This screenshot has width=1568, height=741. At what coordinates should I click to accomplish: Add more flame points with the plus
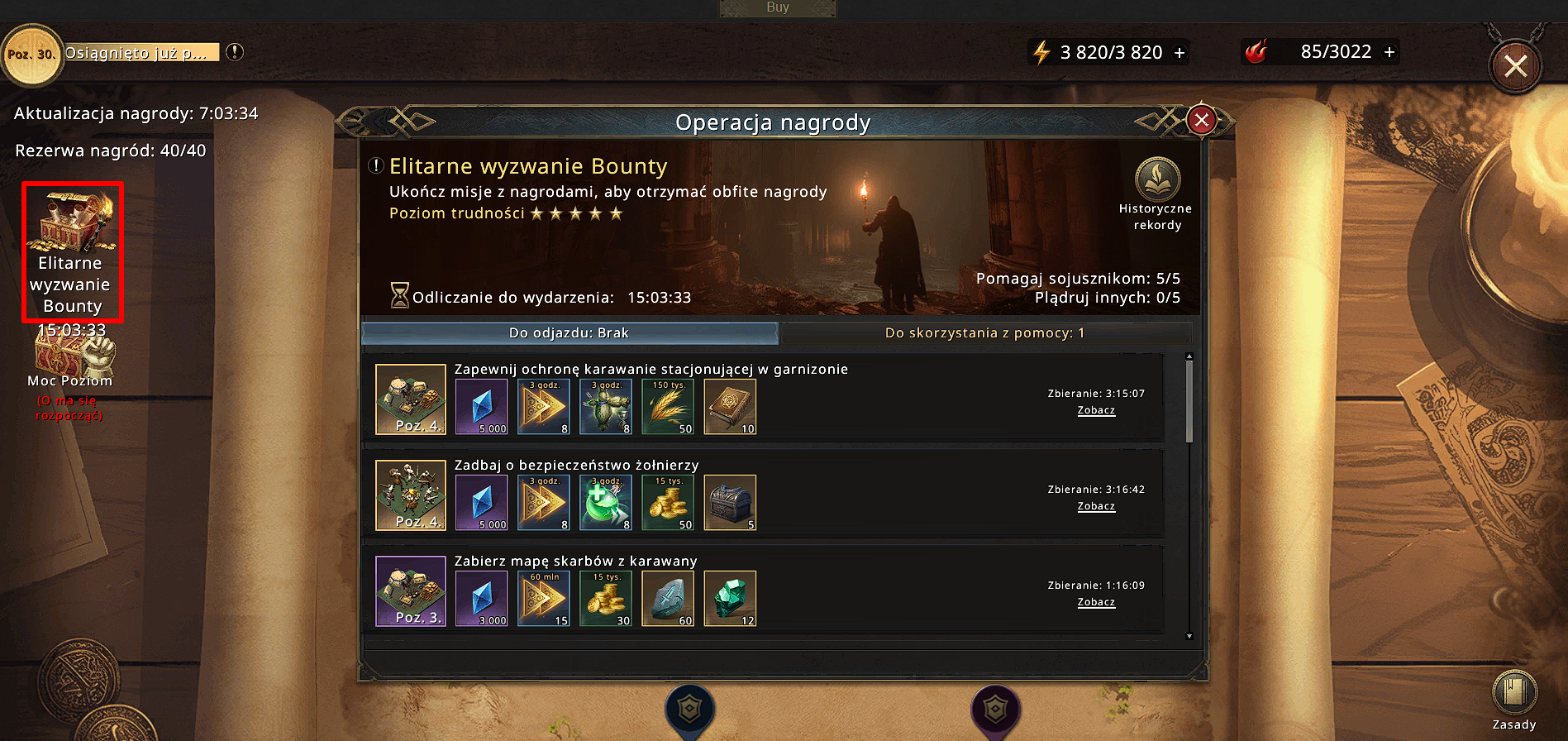[x=1389, y=52]
